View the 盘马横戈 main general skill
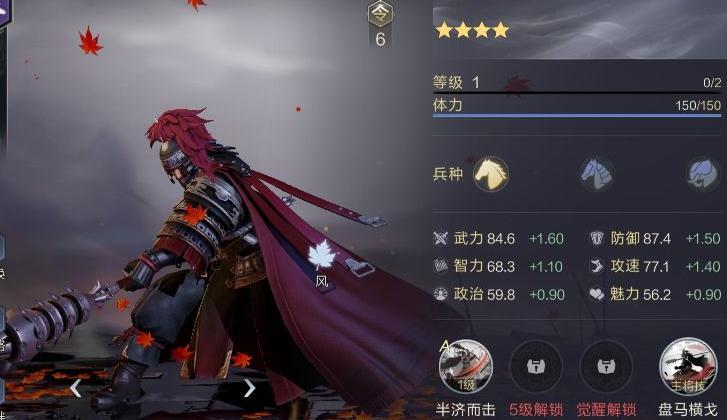This screenshot has width=727, height=420. click(686, 366)
